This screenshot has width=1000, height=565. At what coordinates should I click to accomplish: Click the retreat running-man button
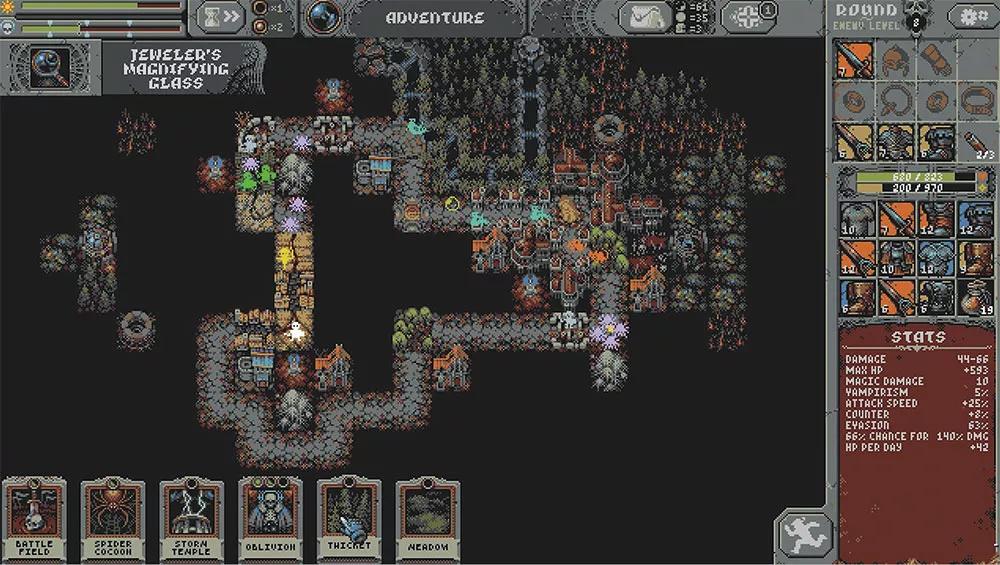(803, 537)
